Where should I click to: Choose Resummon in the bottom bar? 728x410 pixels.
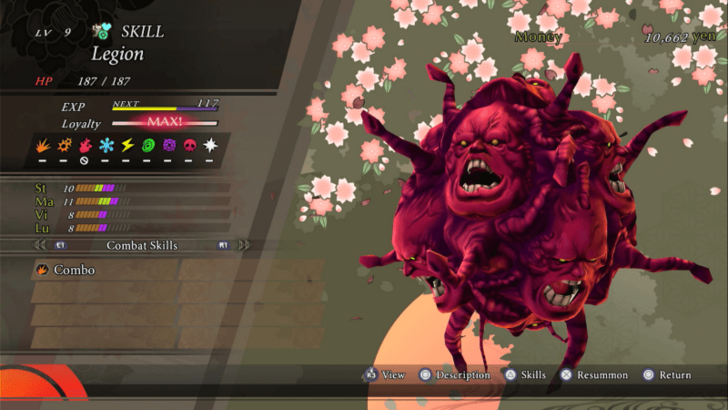pyautogui.click(x=596, y=375)
